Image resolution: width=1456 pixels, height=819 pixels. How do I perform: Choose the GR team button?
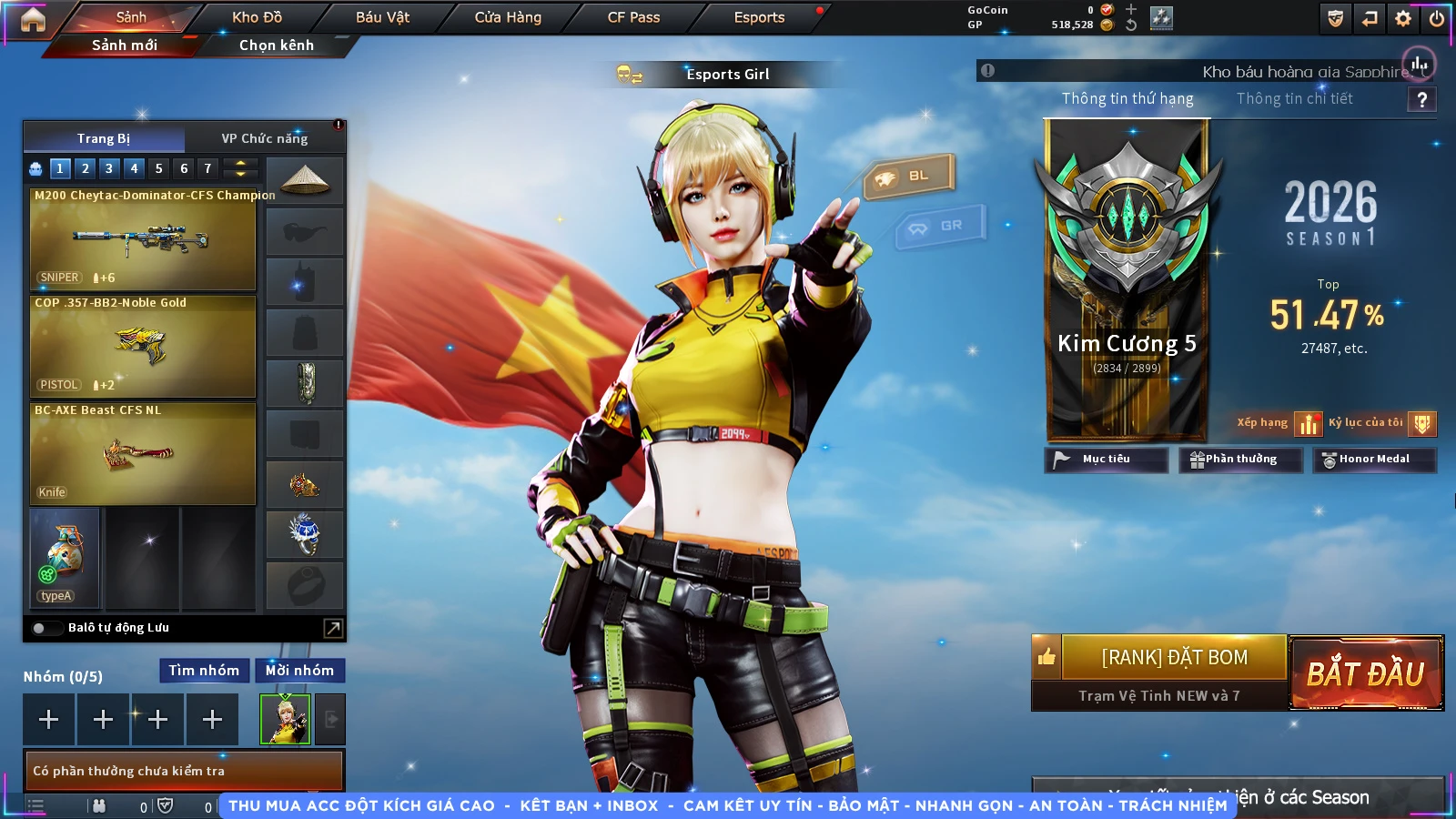pyautogui.click(x=940, y=226)
